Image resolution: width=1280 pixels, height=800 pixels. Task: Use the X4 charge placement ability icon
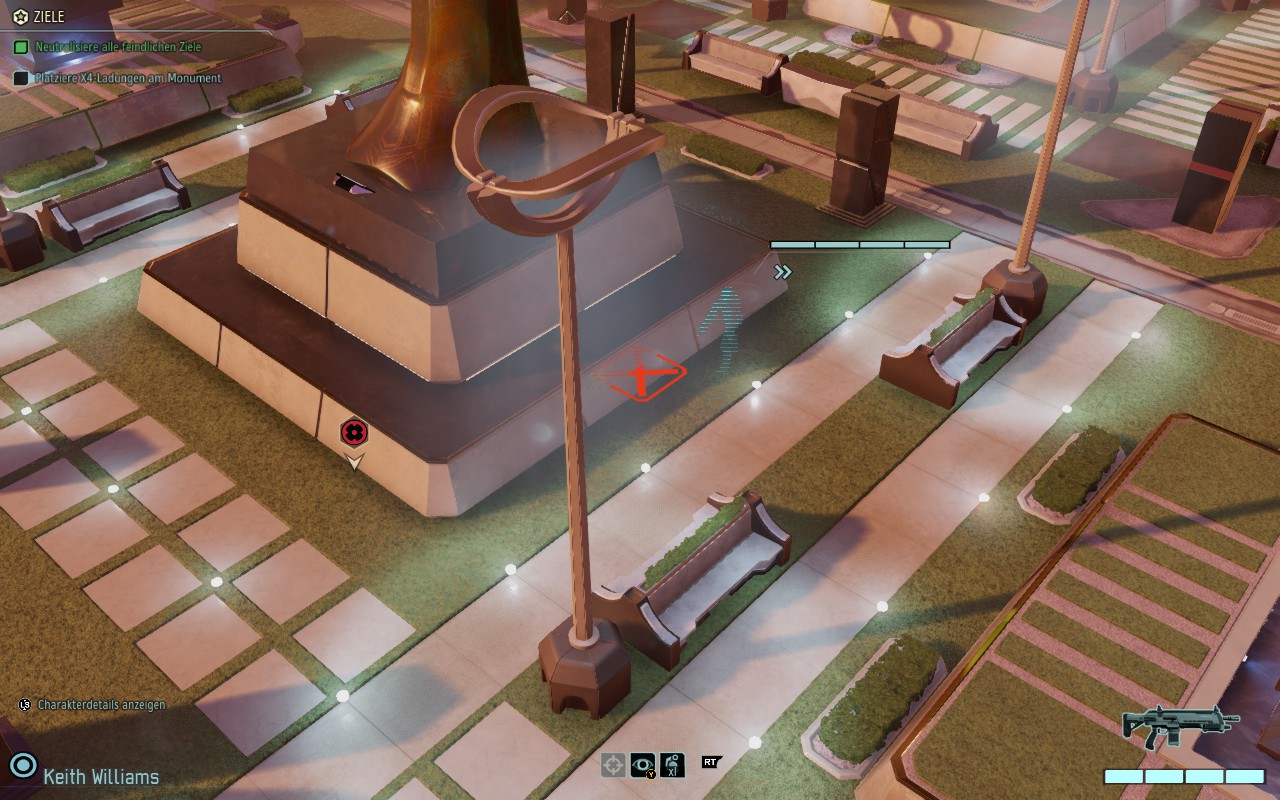672,765
